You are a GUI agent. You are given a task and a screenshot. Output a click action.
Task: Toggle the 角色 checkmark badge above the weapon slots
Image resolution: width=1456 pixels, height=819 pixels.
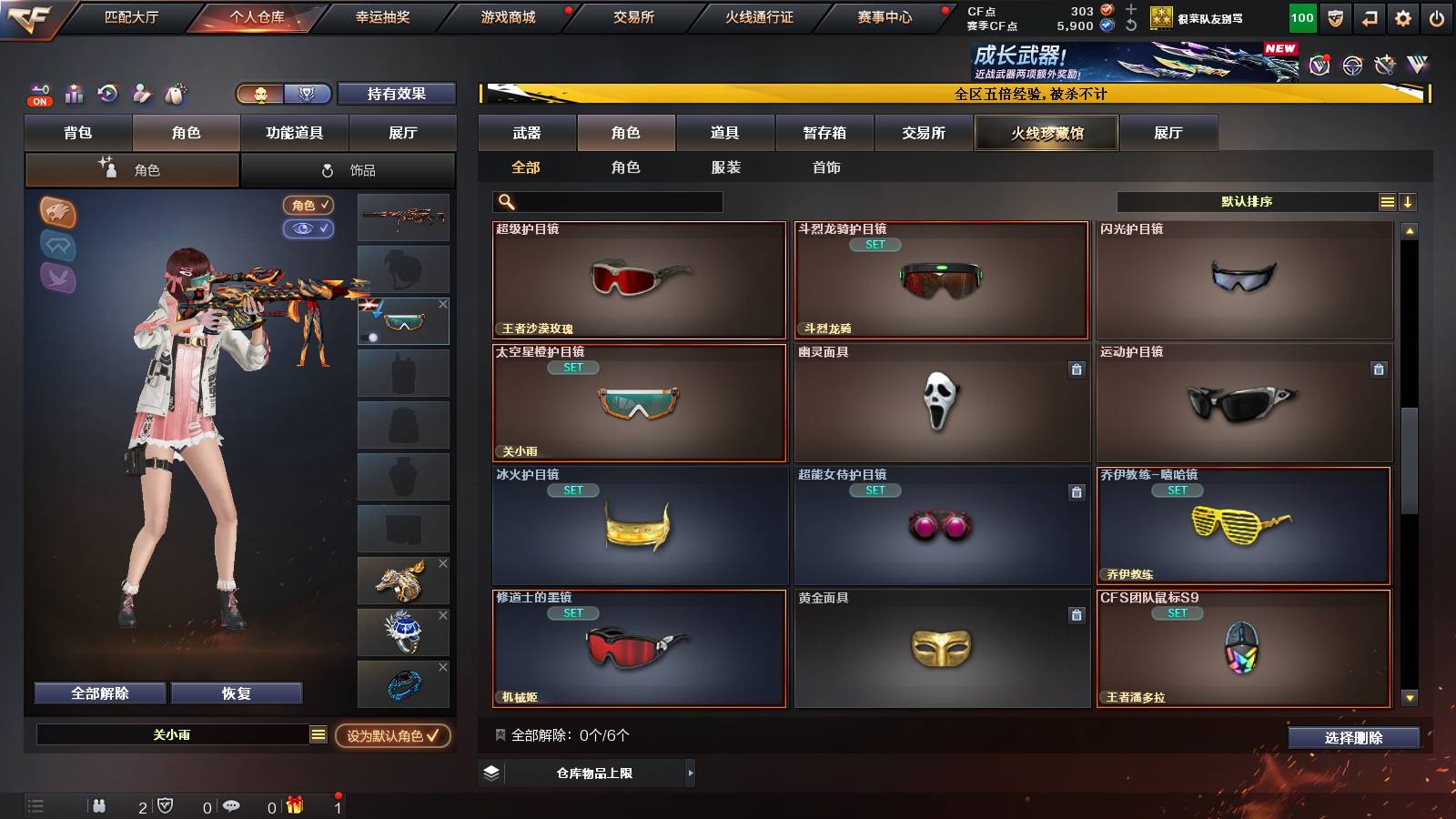[x=309, y=206]
